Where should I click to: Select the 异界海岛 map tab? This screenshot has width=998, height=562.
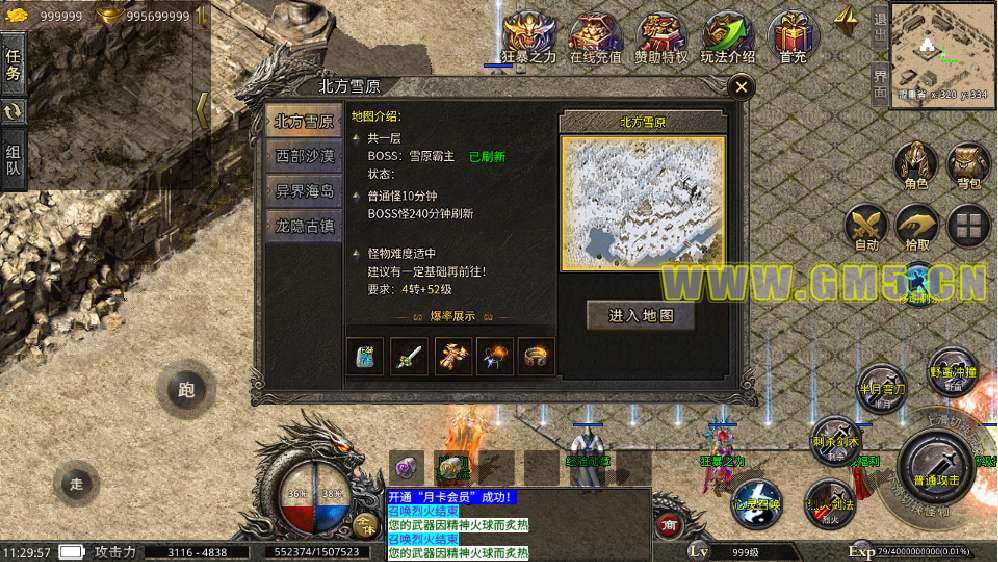click(305, 191)
